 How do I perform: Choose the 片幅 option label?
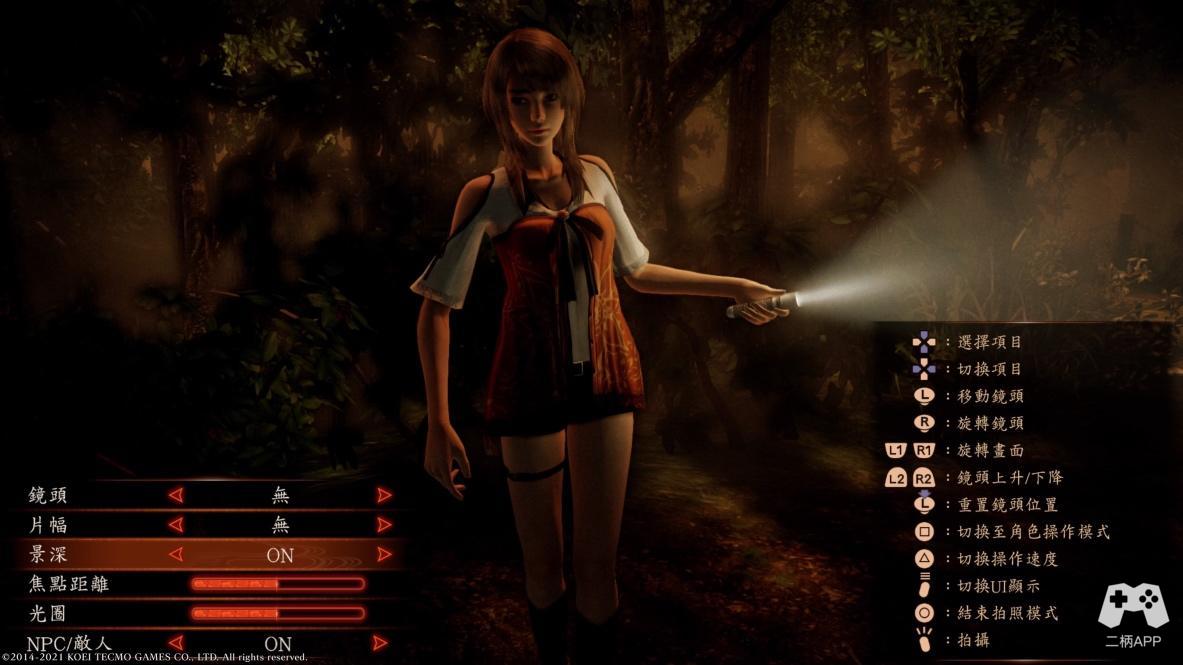[x=49, y=525]
